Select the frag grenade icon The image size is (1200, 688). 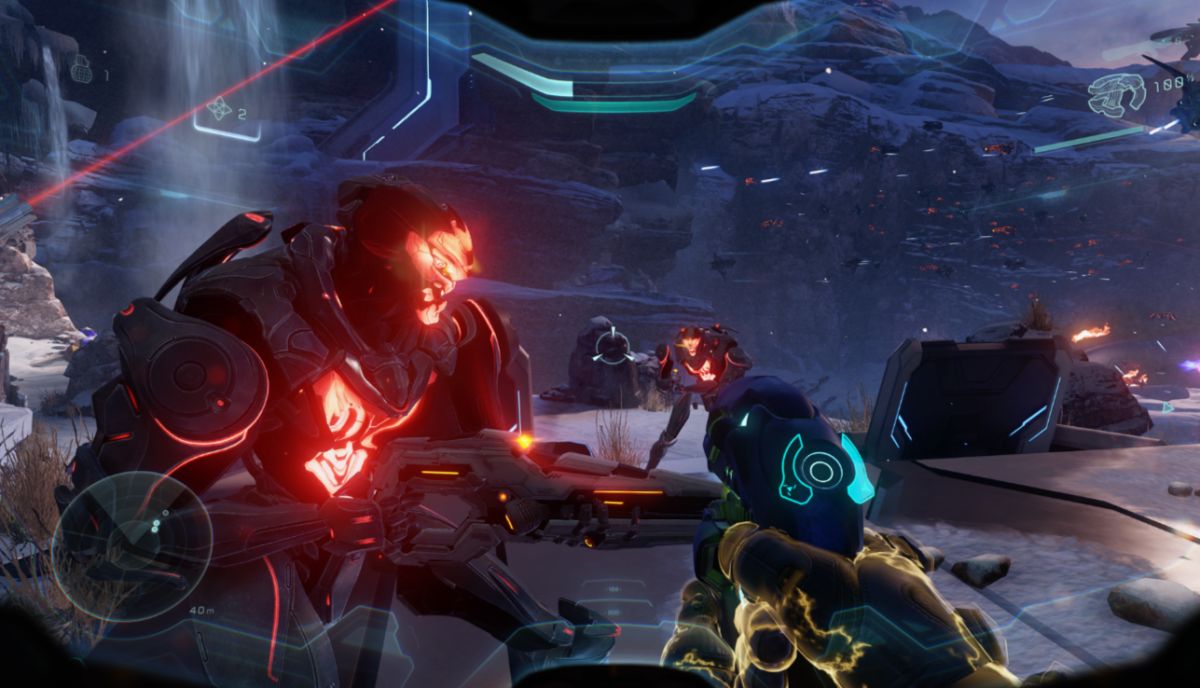tap(81, 70)
